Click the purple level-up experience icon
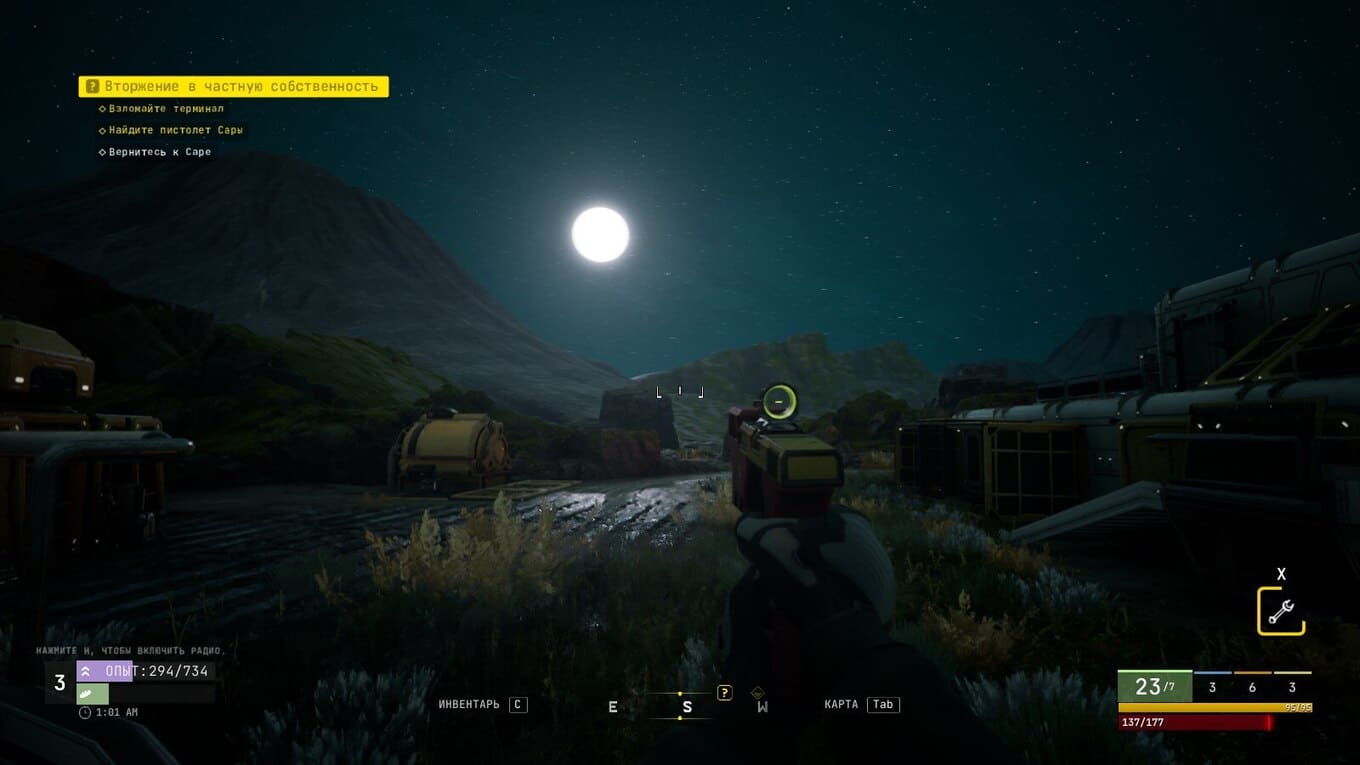Viewport: 1360px width, 765px height. (x=86, y=671)
